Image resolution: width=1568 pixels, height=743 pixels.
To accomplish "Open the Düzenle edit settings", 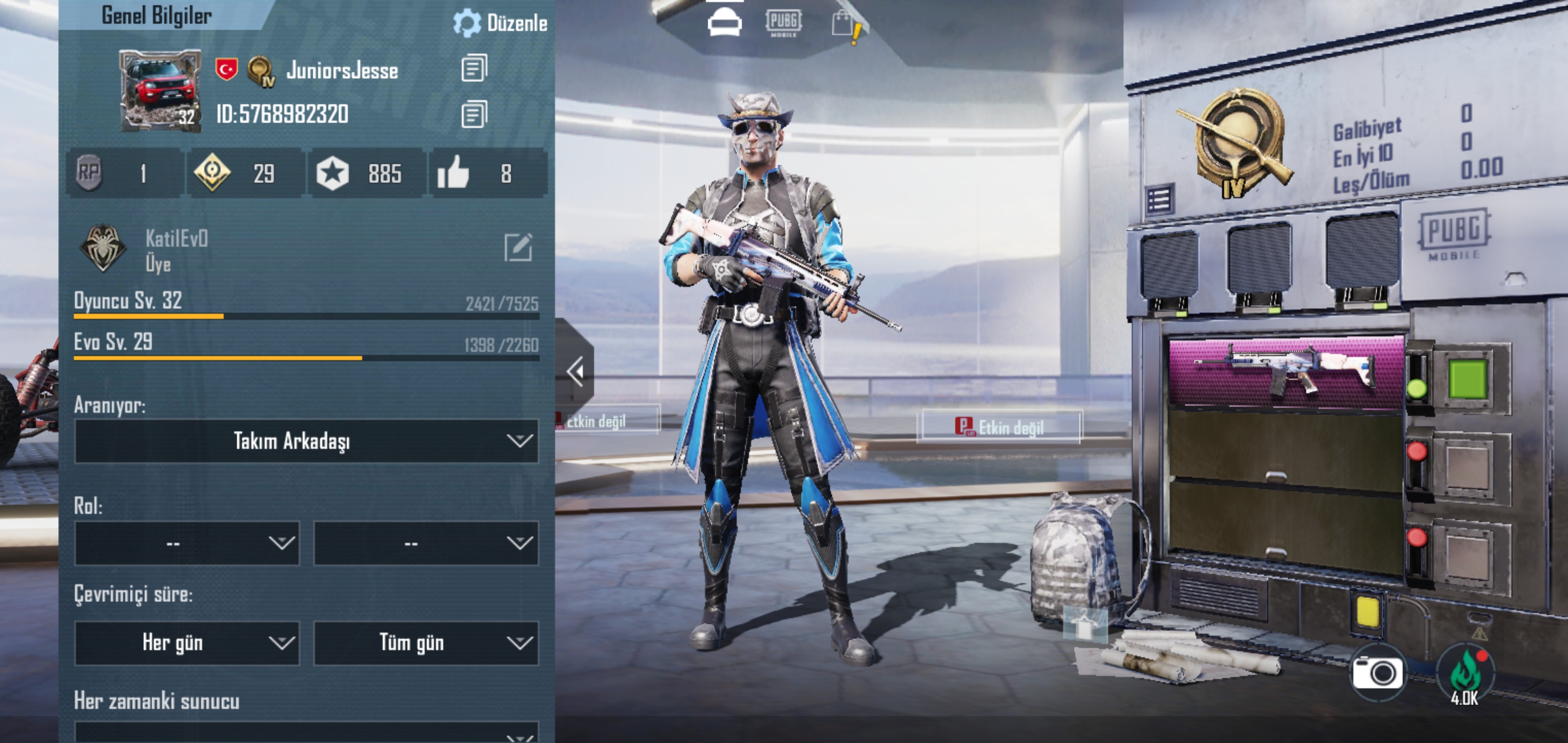I will [500, 23].
